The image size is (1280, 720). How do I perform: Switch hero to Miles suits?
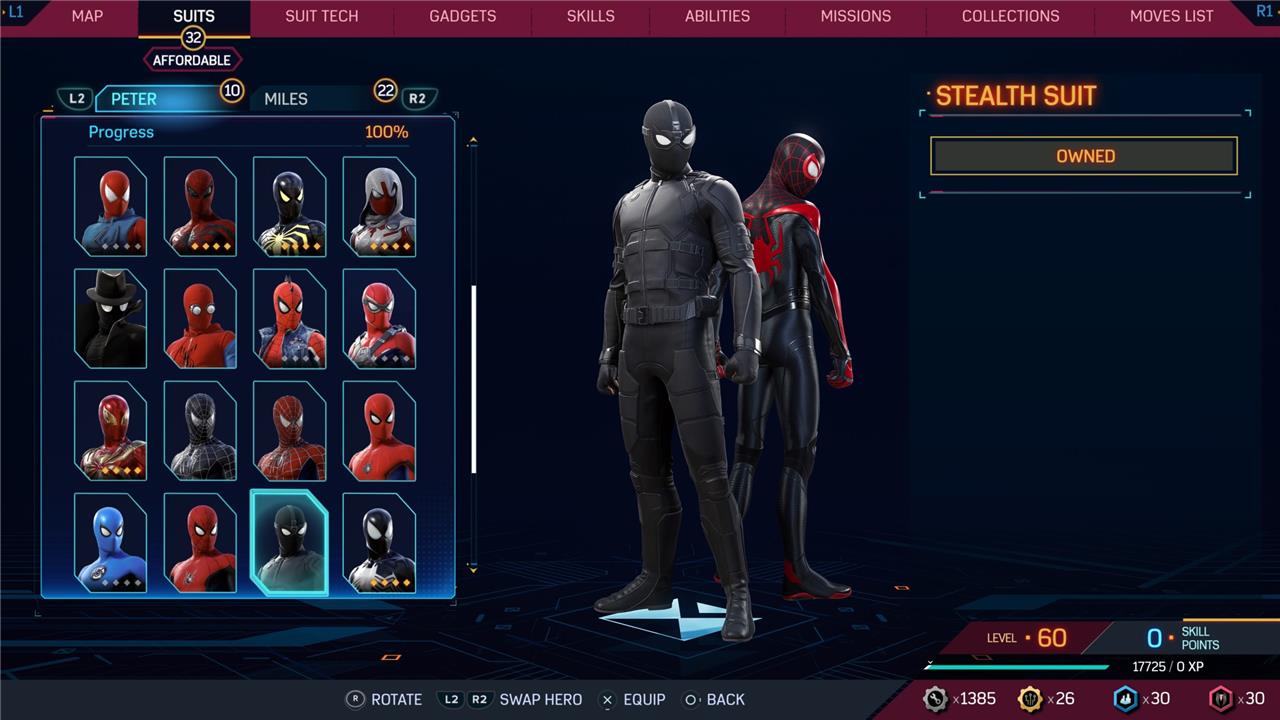click(286, 99)
